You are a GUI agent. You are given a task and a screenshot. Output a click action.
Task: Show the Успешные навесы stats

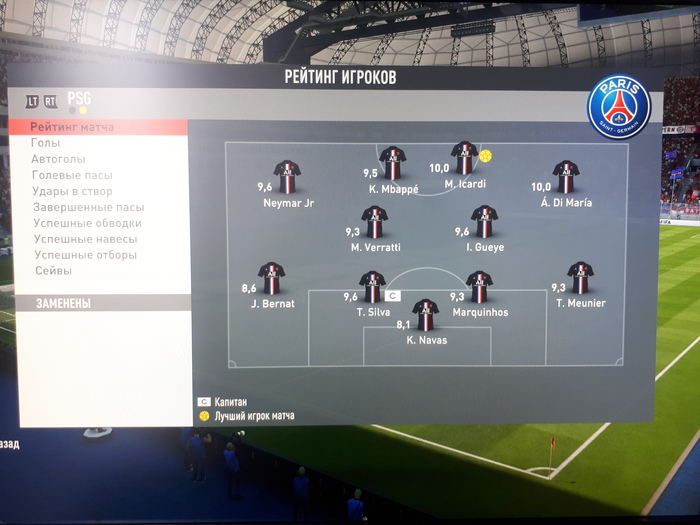[85, 239]
